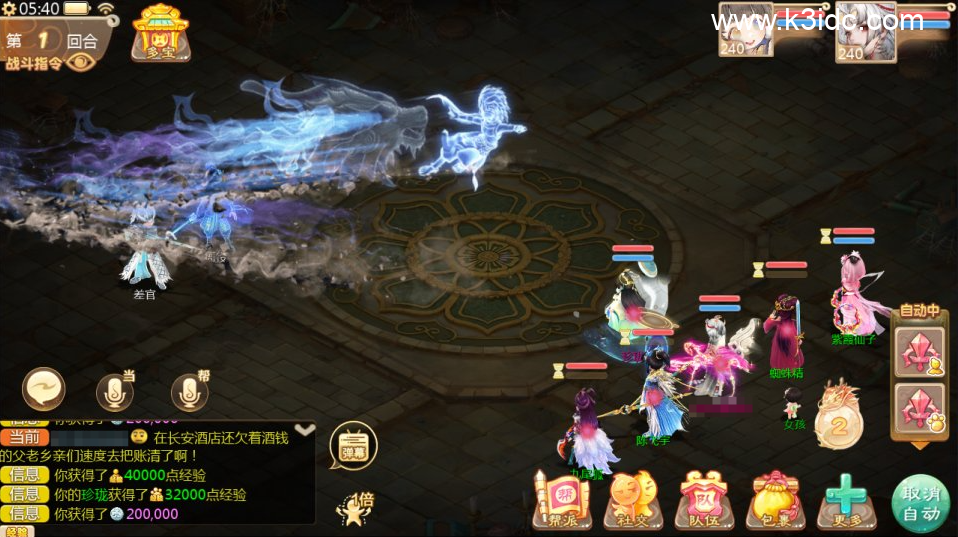Collapse the chat log with the arrow
Screen dimensions: 958x537
(x=305, y=429)
